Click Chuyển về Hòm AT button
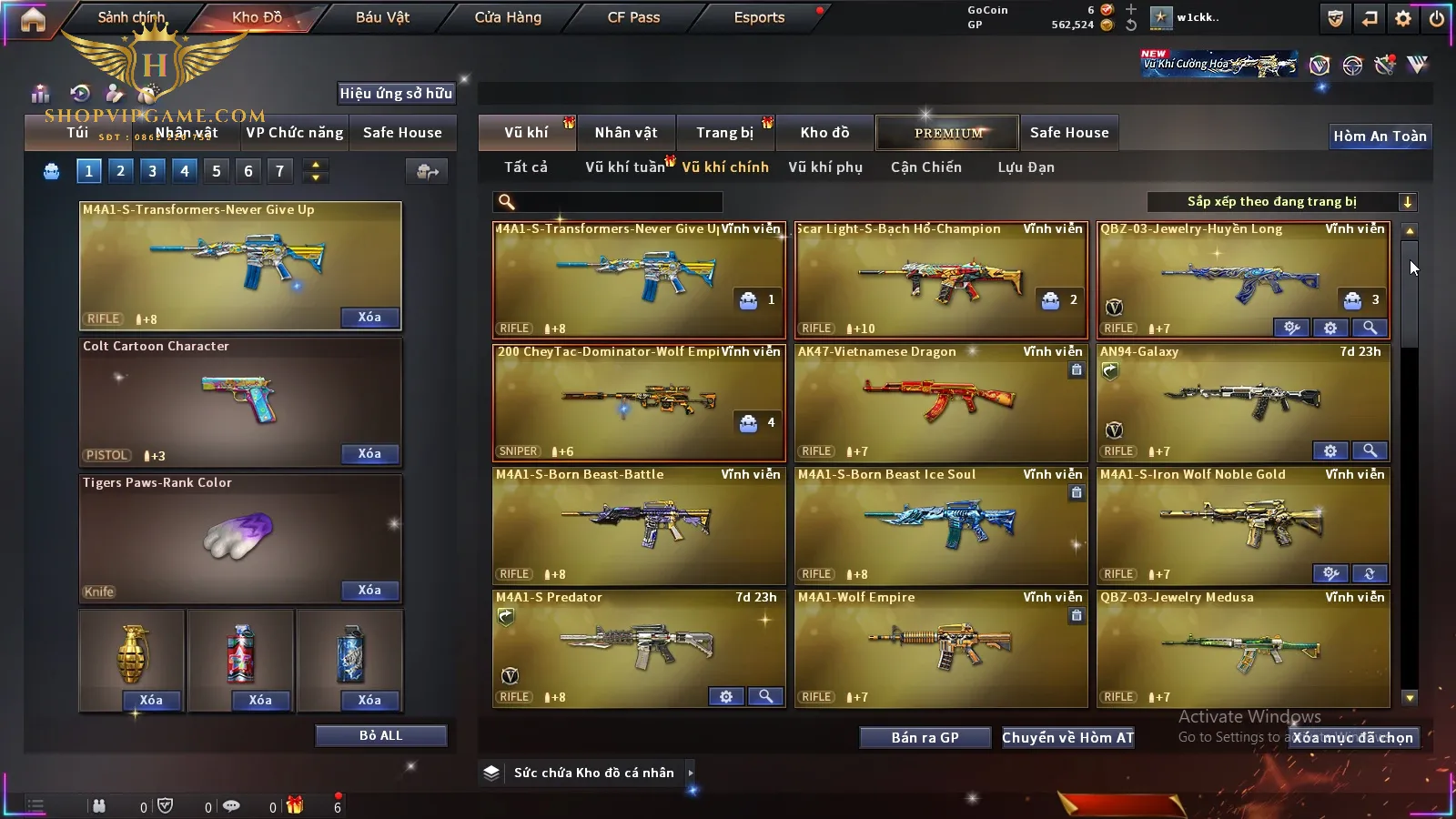This screenshot has width=1456, height=819. tap(1067, 737)
